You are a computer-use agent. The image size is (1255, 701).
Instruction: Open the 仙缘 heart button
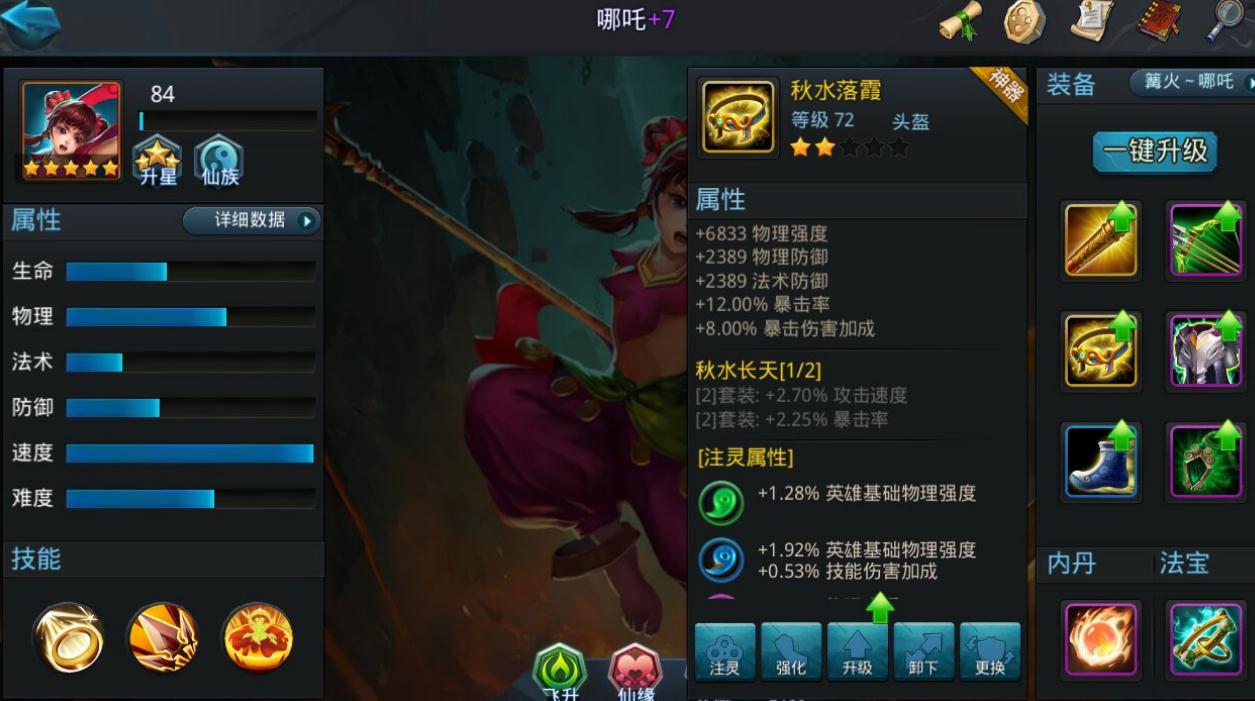[634, 672]
